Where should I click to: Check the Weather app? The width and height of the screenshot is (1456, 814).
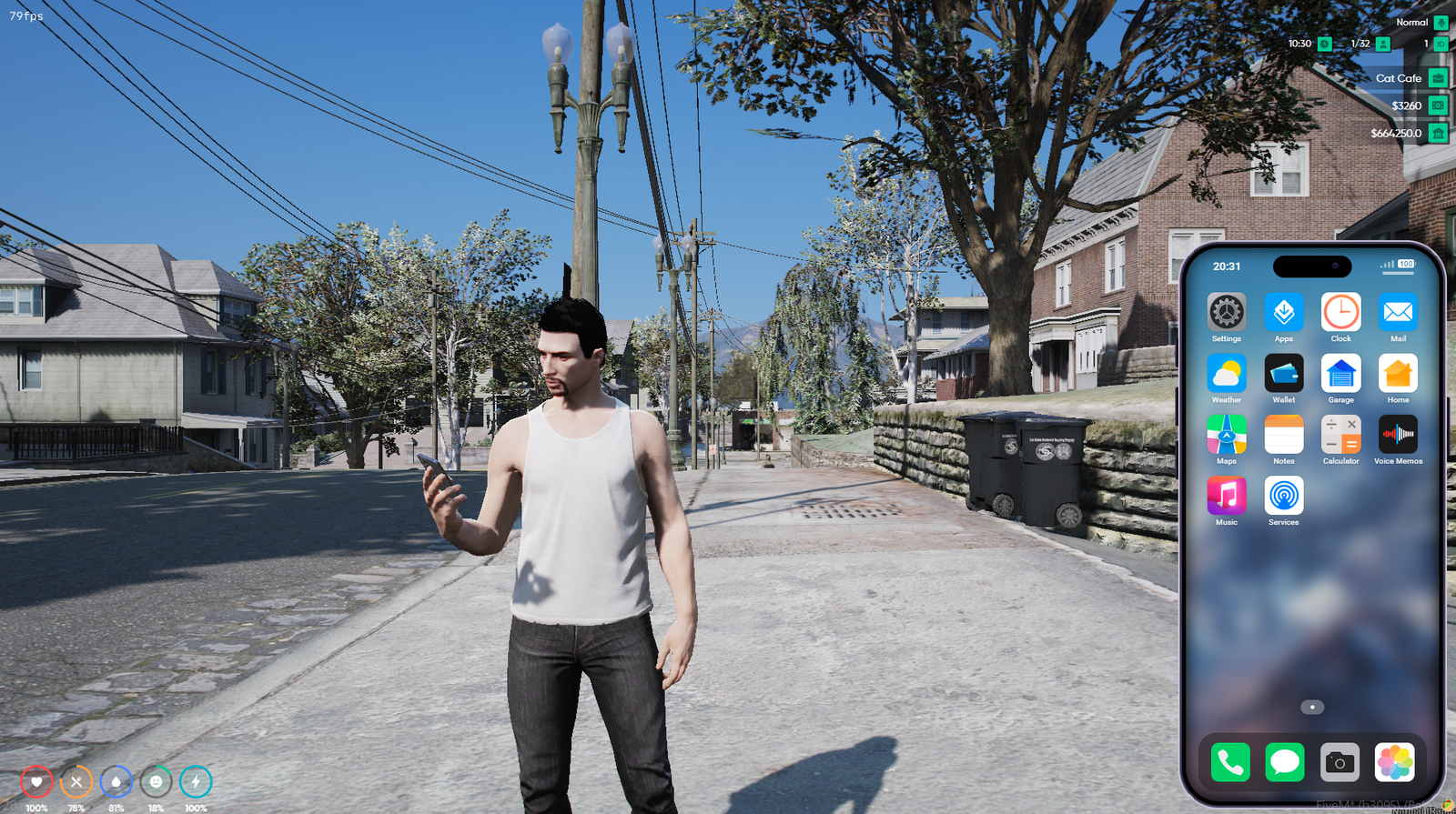1226,374
